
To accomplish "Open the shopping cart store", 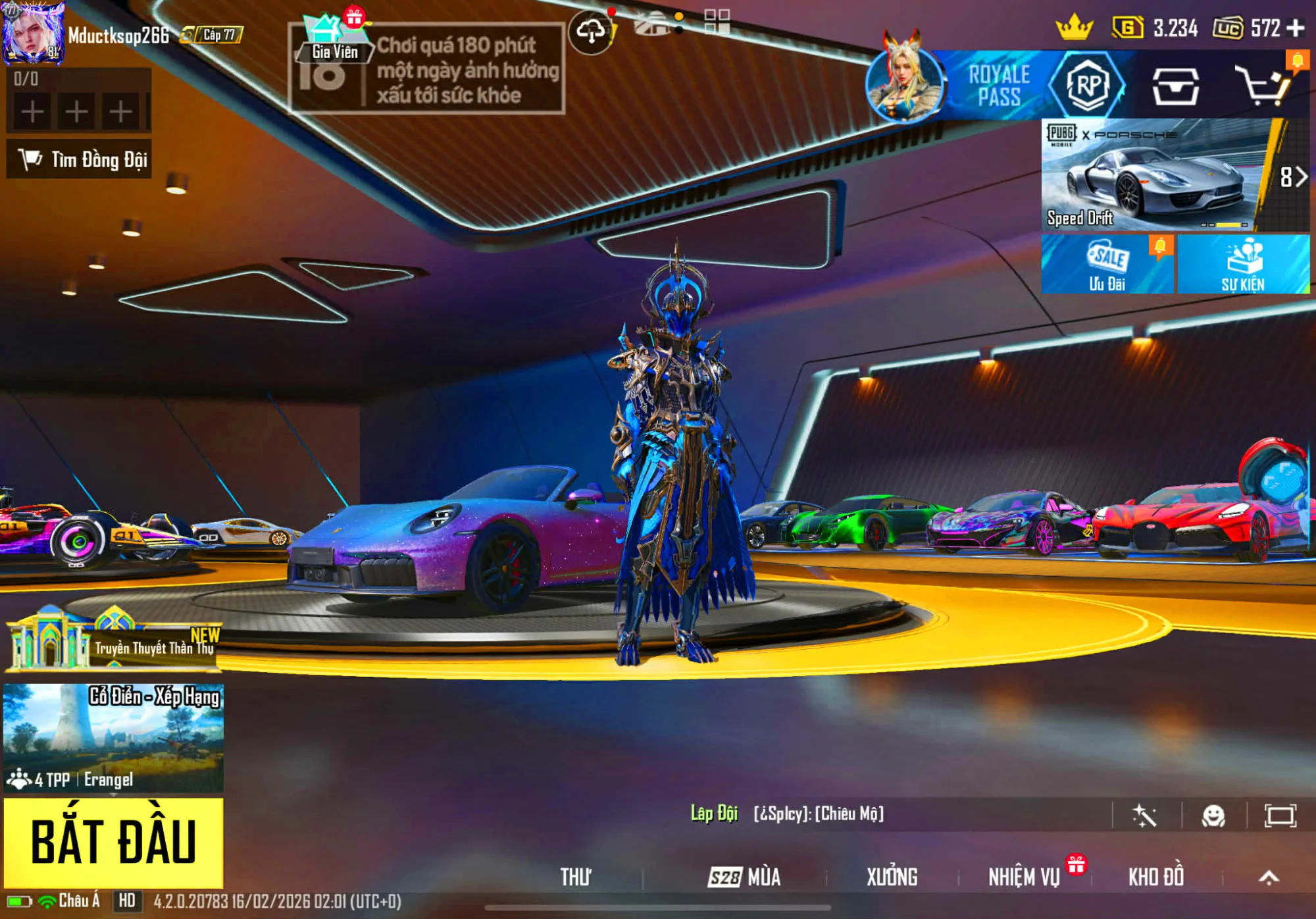I will 1262,86.
